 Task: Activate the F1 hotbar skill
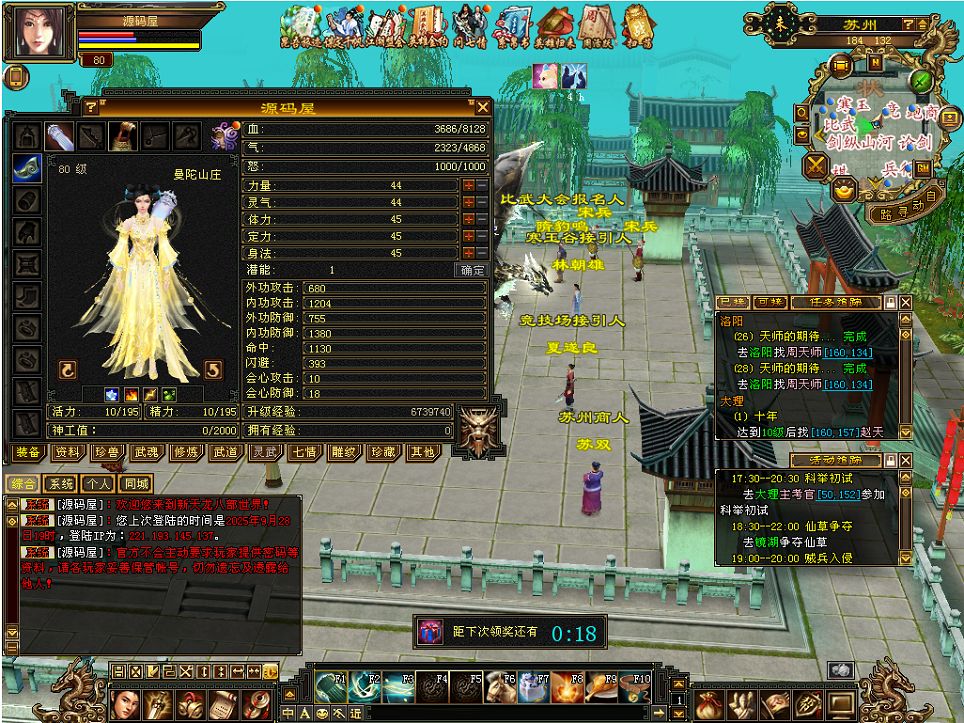pyautogui.click(x=331, y=686)
